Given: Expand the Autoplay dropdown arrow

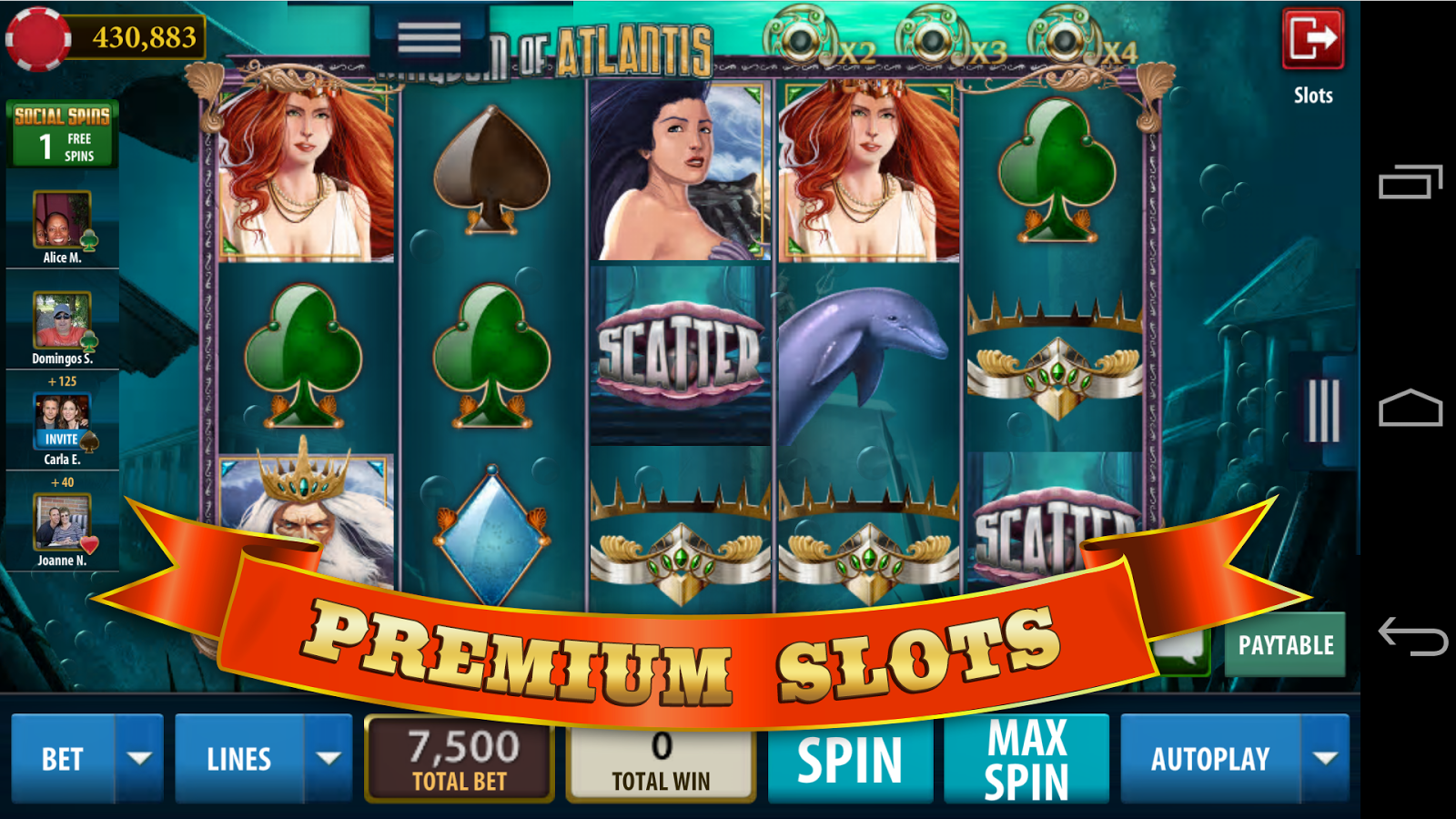Looking at the screenshot, I should point(1326,759).
